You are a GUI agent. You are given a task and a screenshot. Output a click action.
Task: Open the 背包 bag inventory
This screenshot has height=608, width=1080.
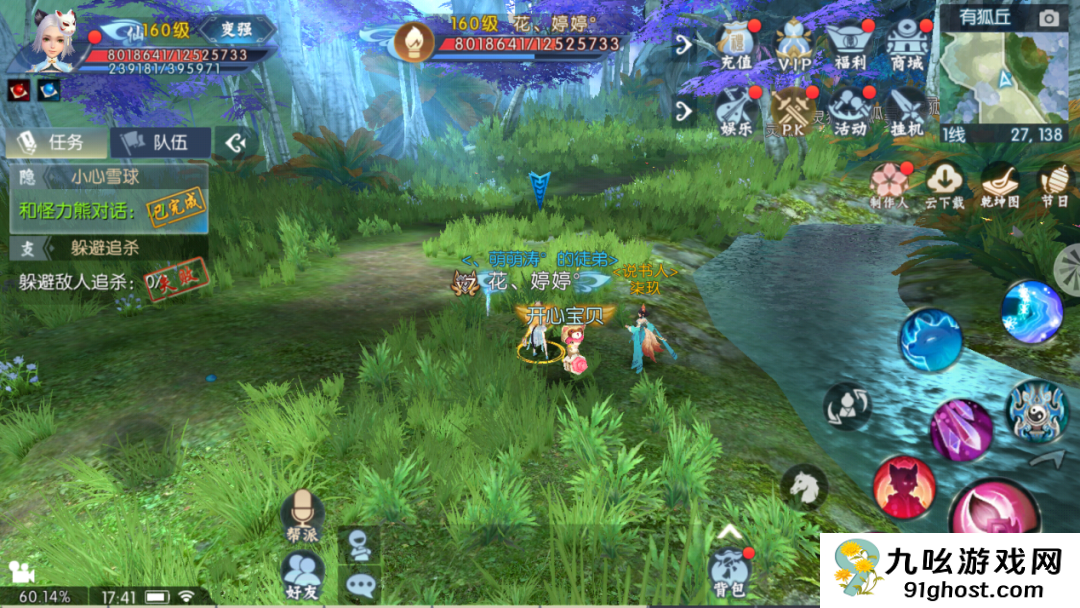(x=731, y=573)
